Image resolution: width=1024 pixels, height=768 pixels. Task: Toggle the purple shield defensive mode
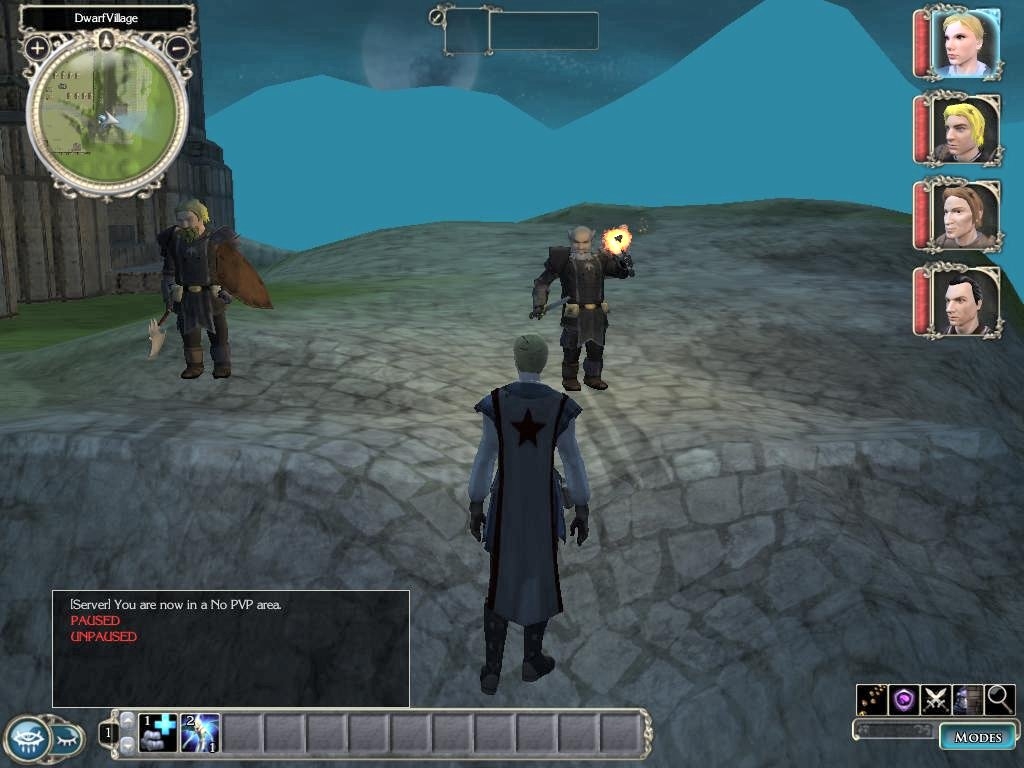point(904,699)
